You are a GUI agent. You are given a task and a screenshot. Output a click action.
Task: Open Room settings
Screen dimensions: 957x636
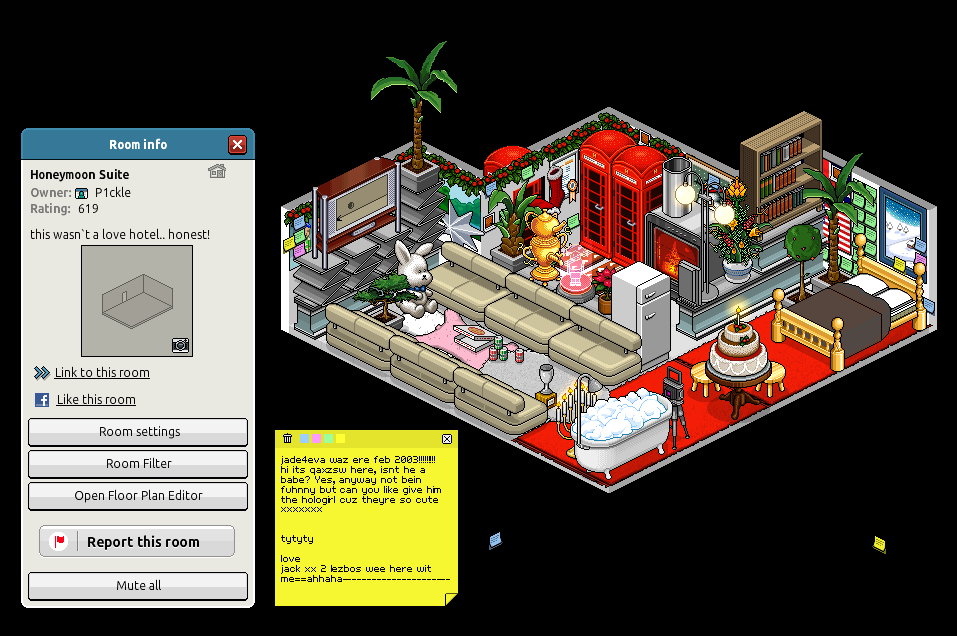pyautogui.click(x=138, y=432)
